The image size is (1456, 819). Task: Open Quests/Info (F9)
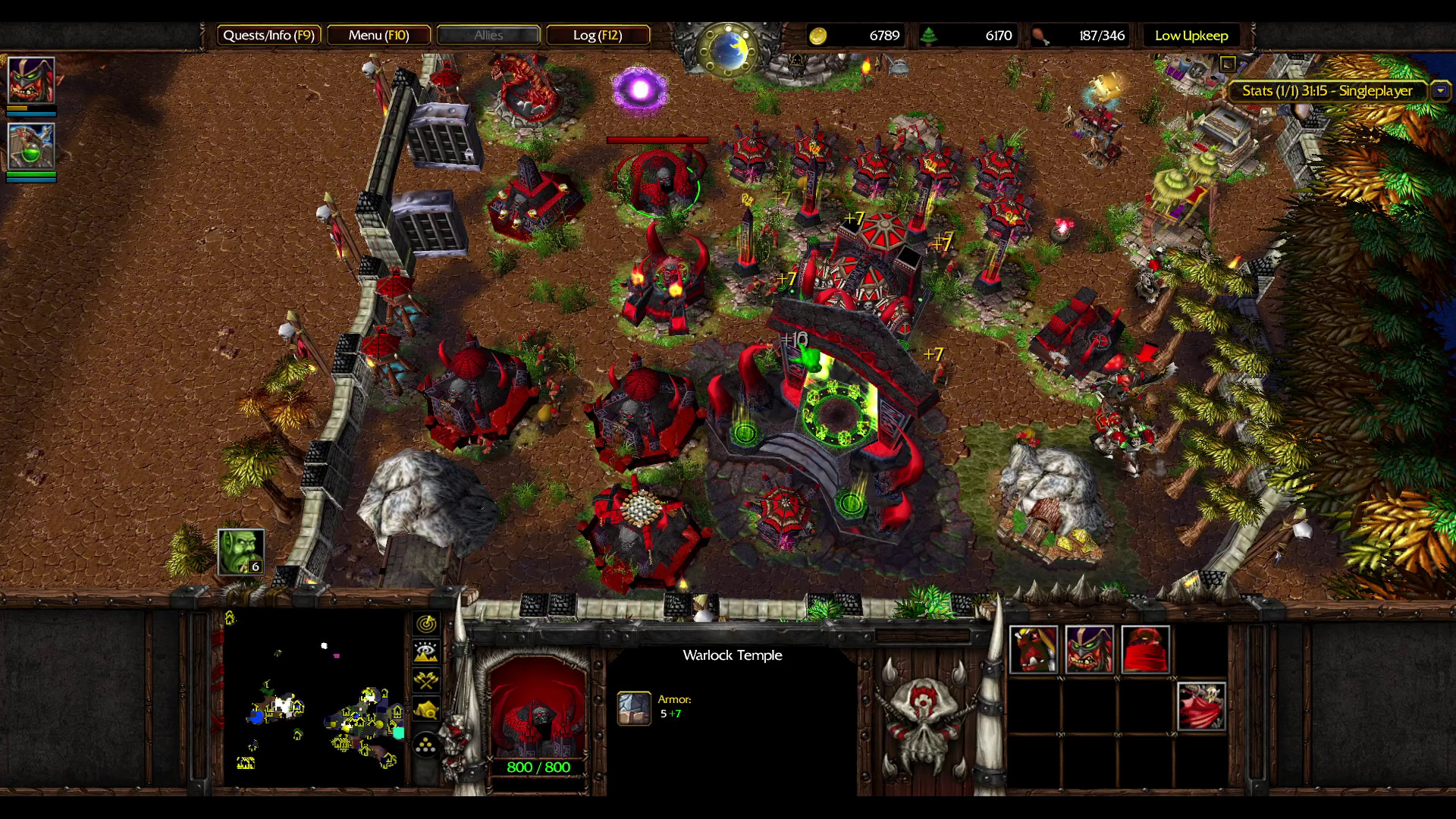pos(269,35)
